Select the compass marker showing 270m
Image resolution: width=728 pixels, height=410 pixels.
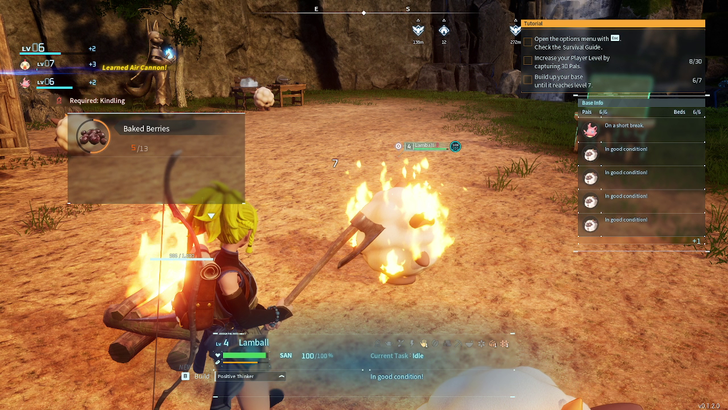[515, 31]
